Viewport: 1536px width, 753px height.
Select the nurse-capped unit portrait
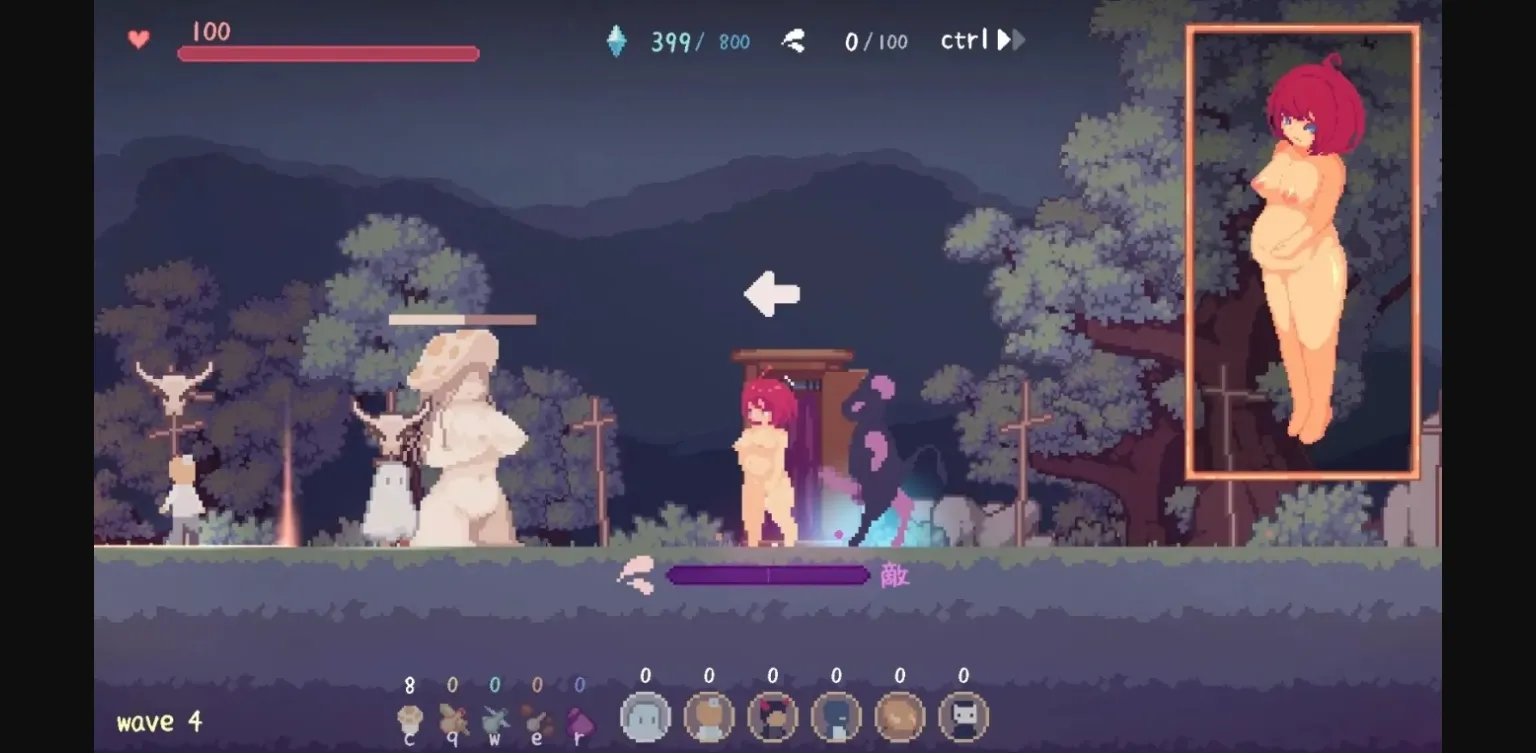[709, 716]
